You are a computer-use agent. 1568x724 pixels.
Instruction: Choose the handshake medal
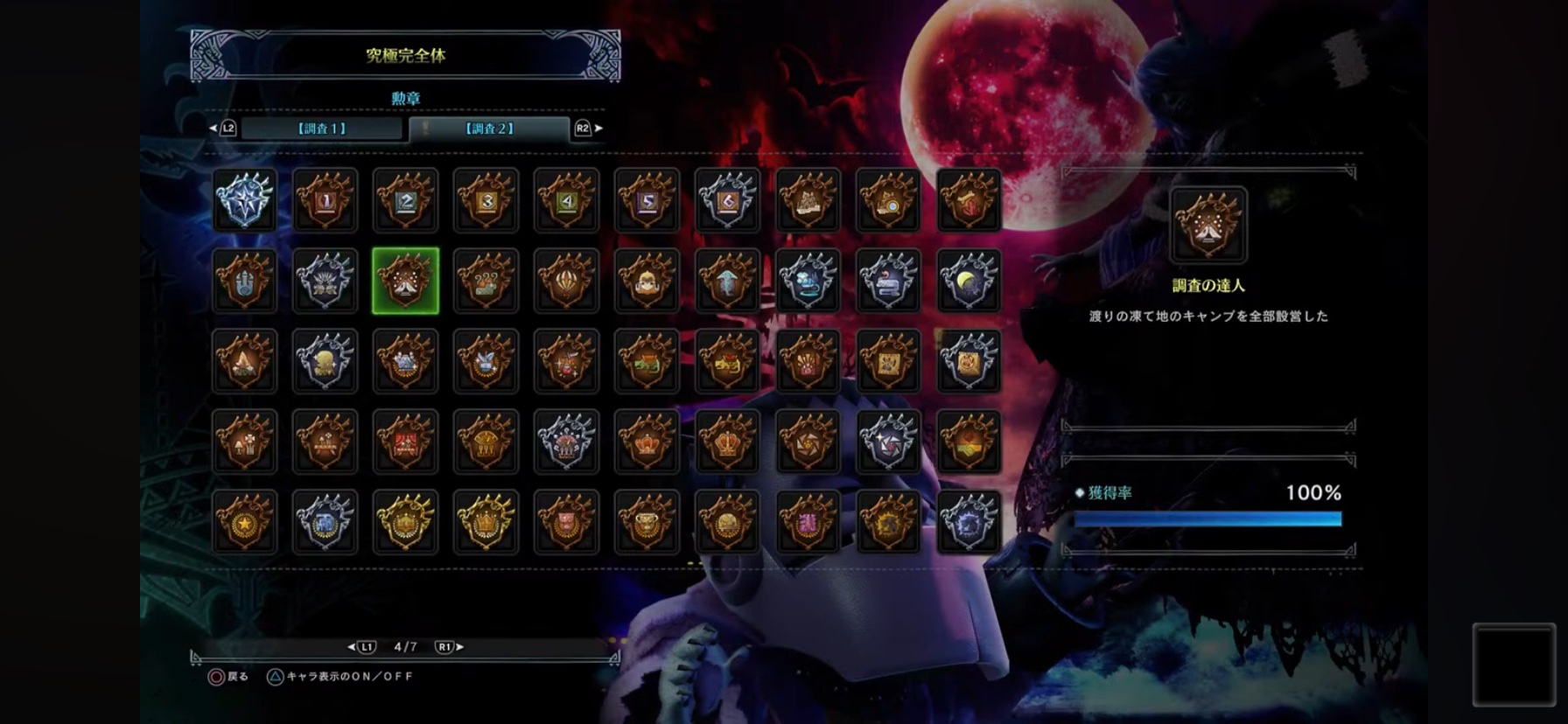point(969,442)
